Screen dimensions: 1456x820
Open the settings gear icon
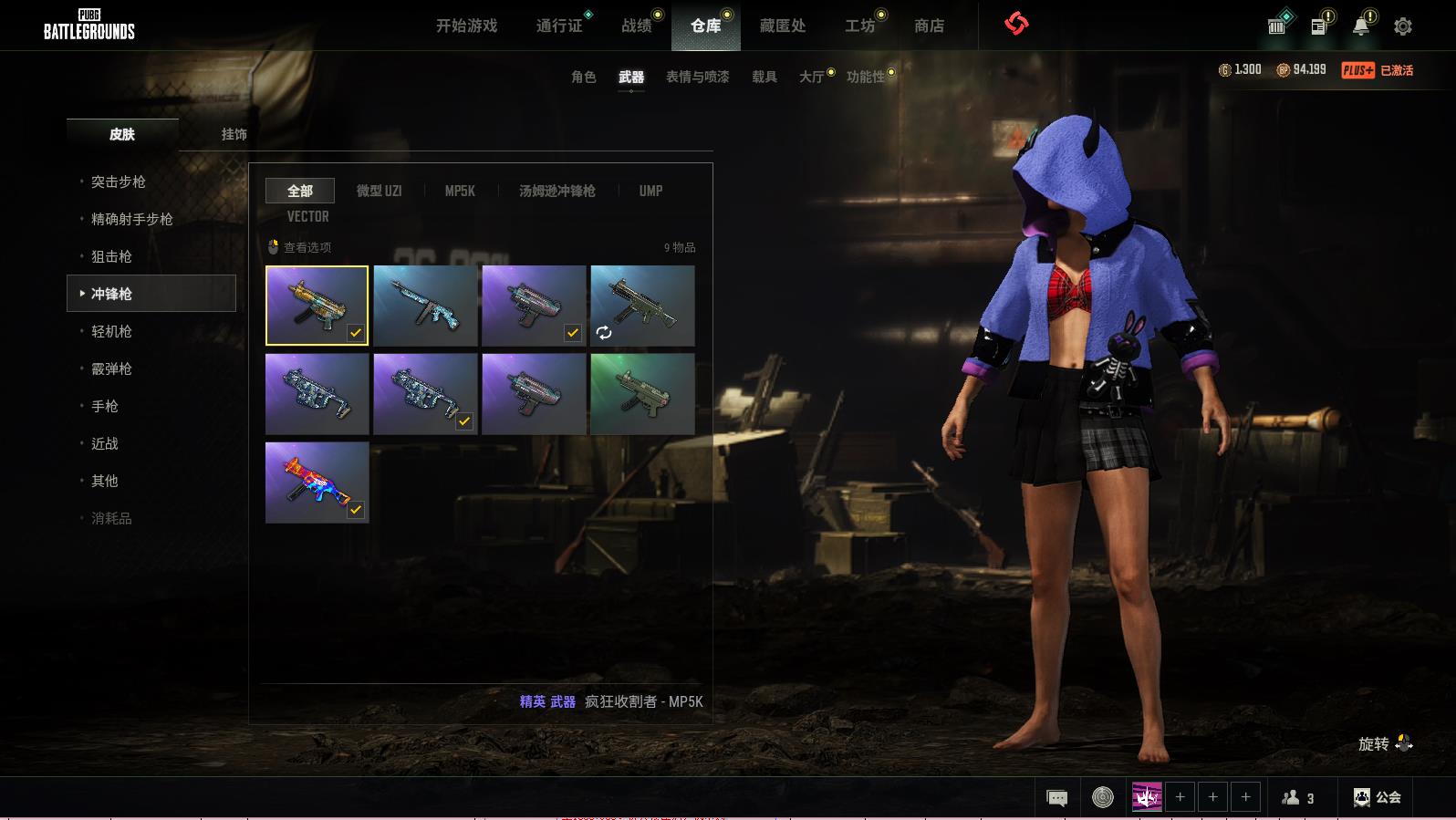tap(1402, 26)
